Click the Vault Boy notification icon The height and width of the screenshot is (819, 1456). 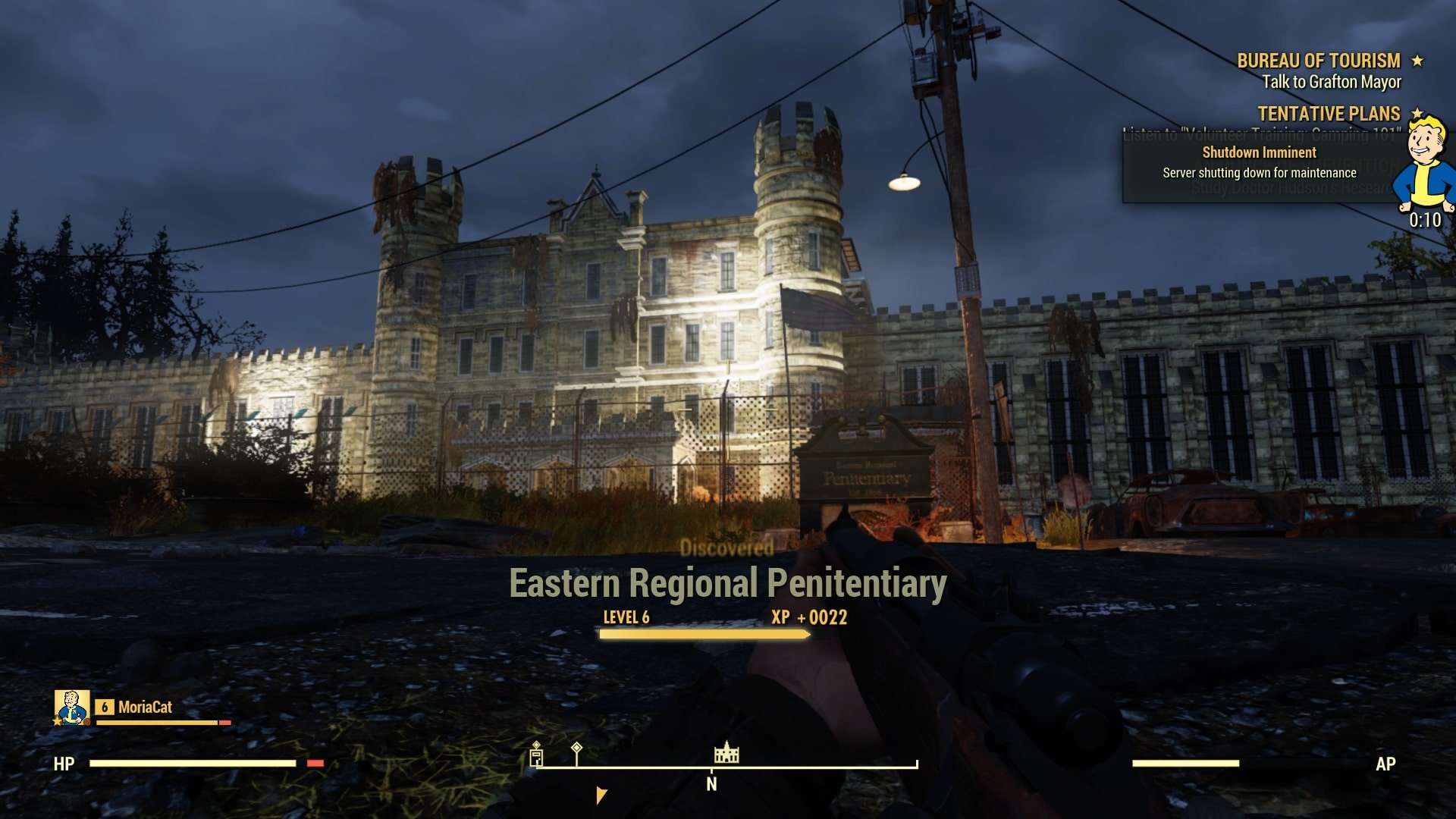tap(1426, 165)
